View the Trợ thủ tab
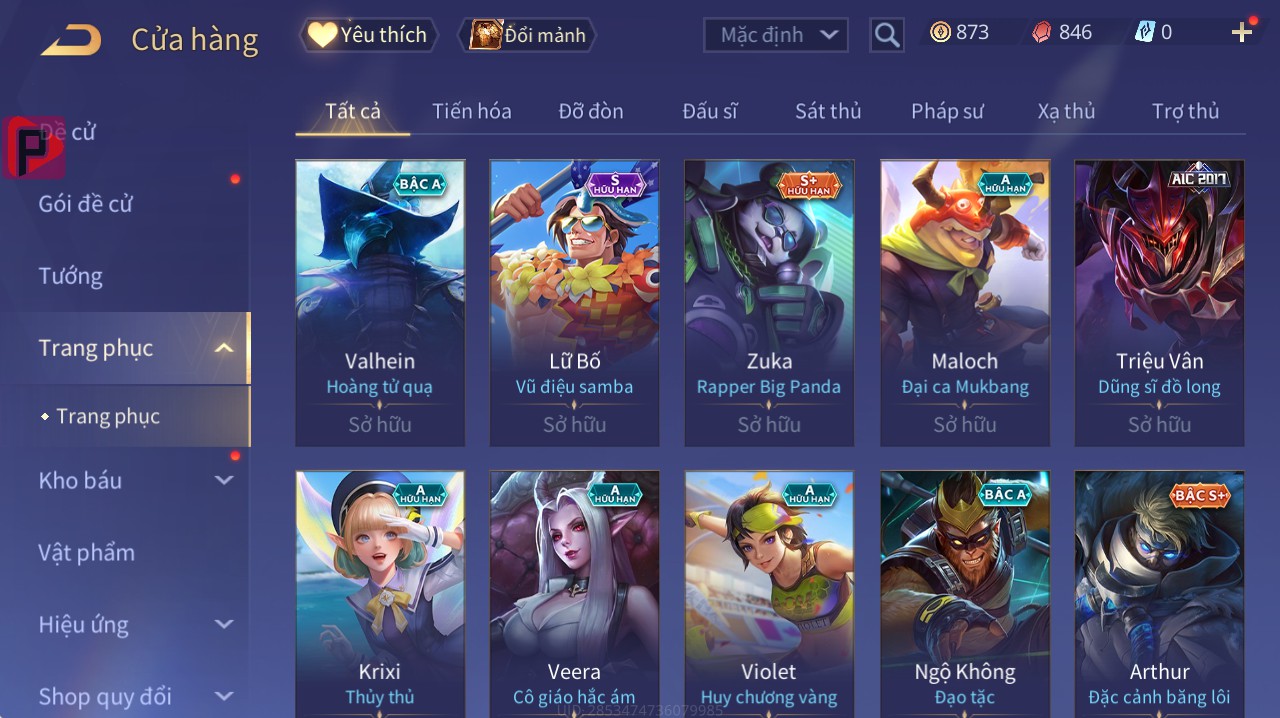 tap(1185, 111)
